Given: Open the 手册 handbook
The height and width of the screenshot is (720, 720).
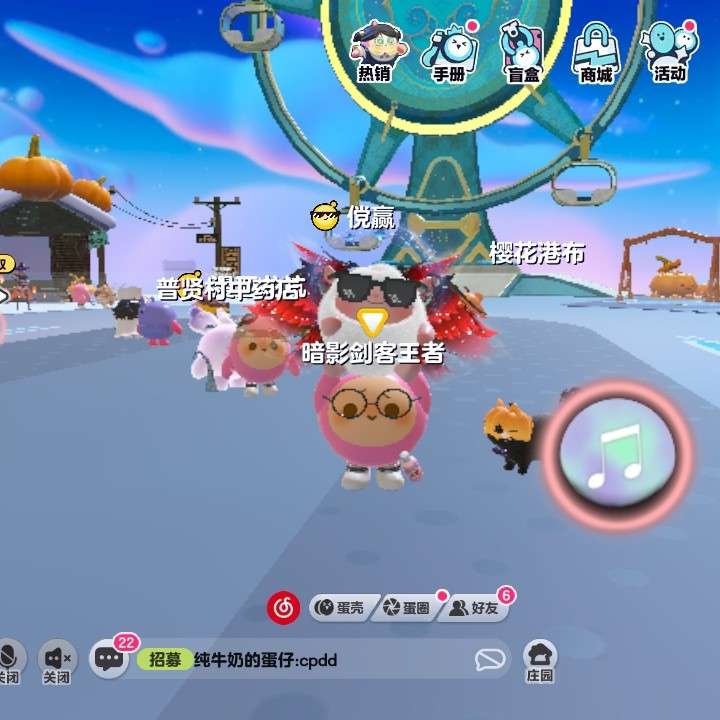Looking at the screenshot, I should tap(448, 52).
